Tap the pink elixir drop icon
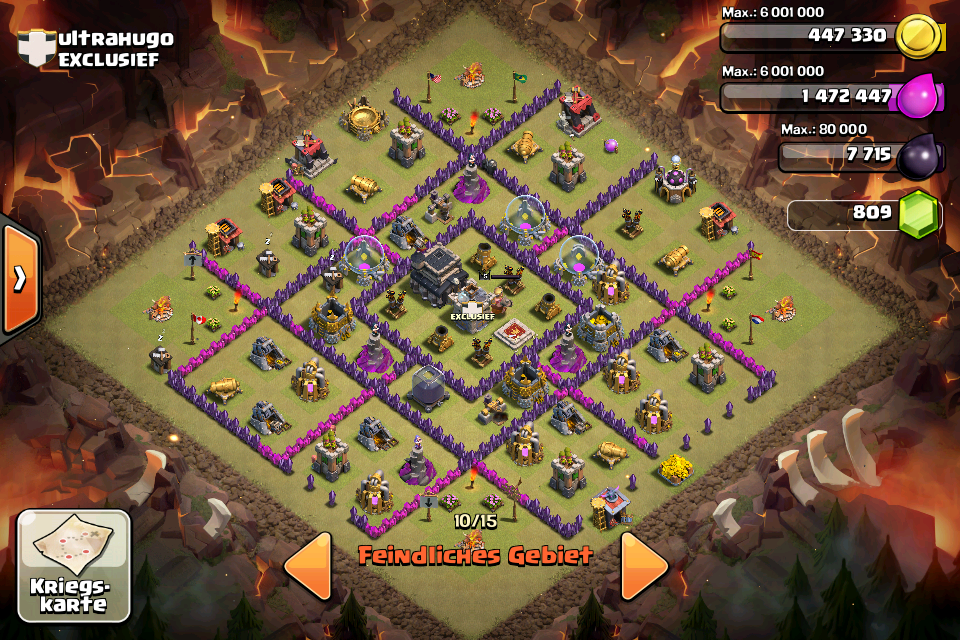This screenshot has width=960, height=640. [917, 97]
